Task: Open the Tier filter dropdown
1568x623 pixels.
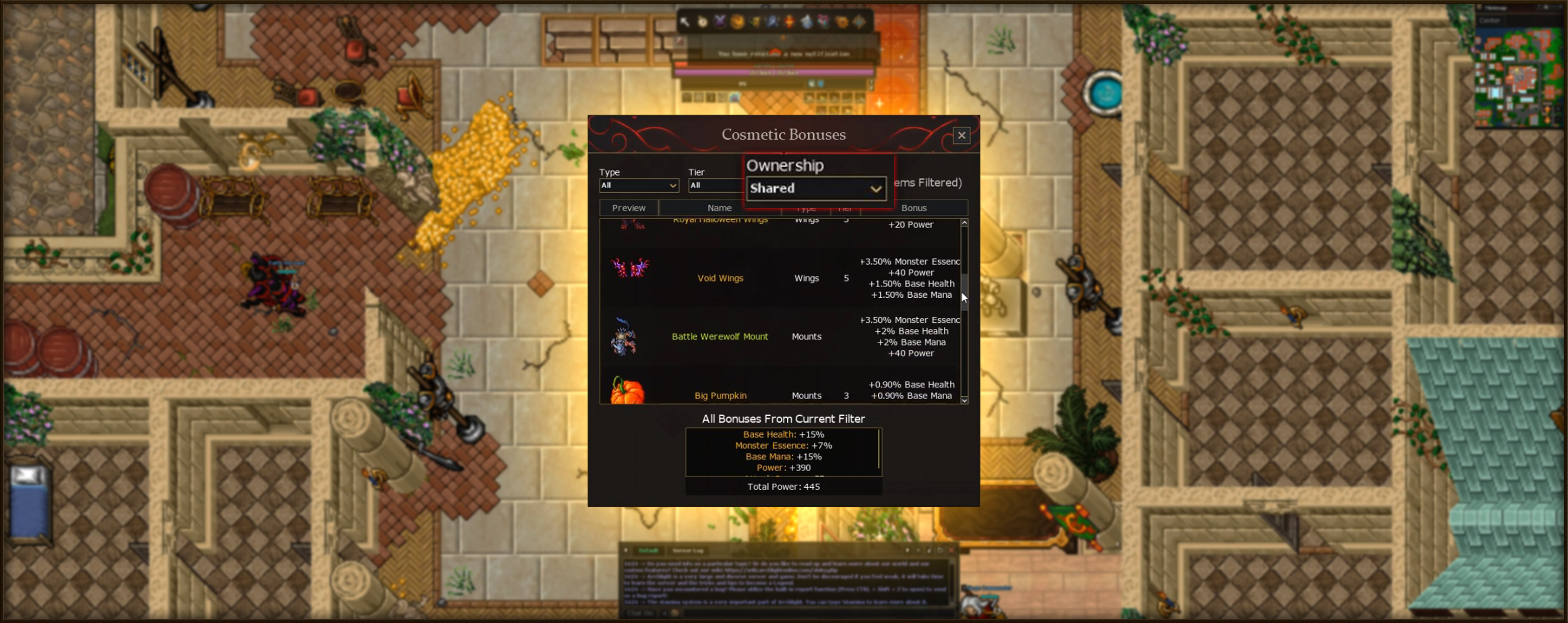Action: pos(716,186)
